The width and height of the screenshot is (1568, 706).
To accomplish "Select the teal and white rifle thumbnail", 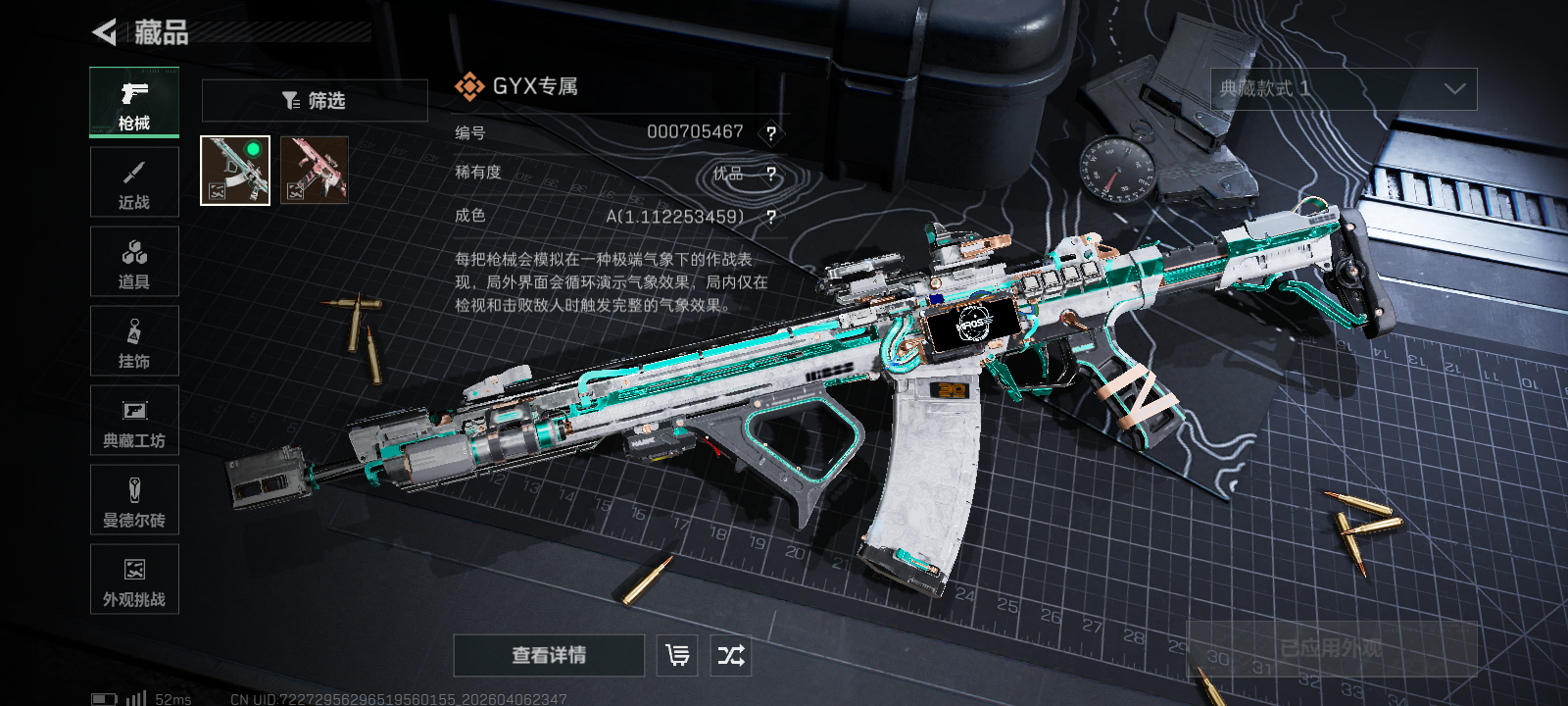I will pos(235,171).
